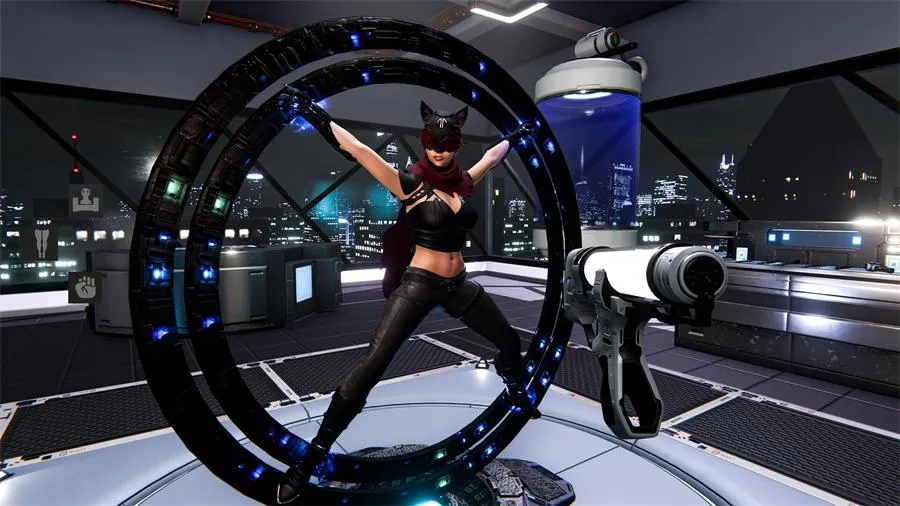Select the restraint device icon
This screenshot has height=506, width=900.
click(x=84, y=198)
